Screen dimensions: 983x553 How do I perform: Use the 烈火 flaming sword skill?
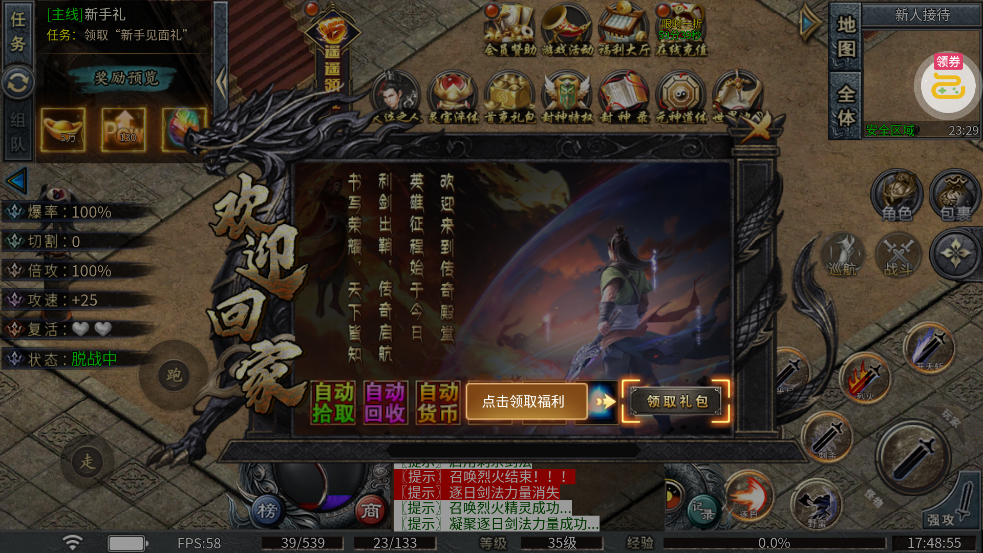point(865,379)
